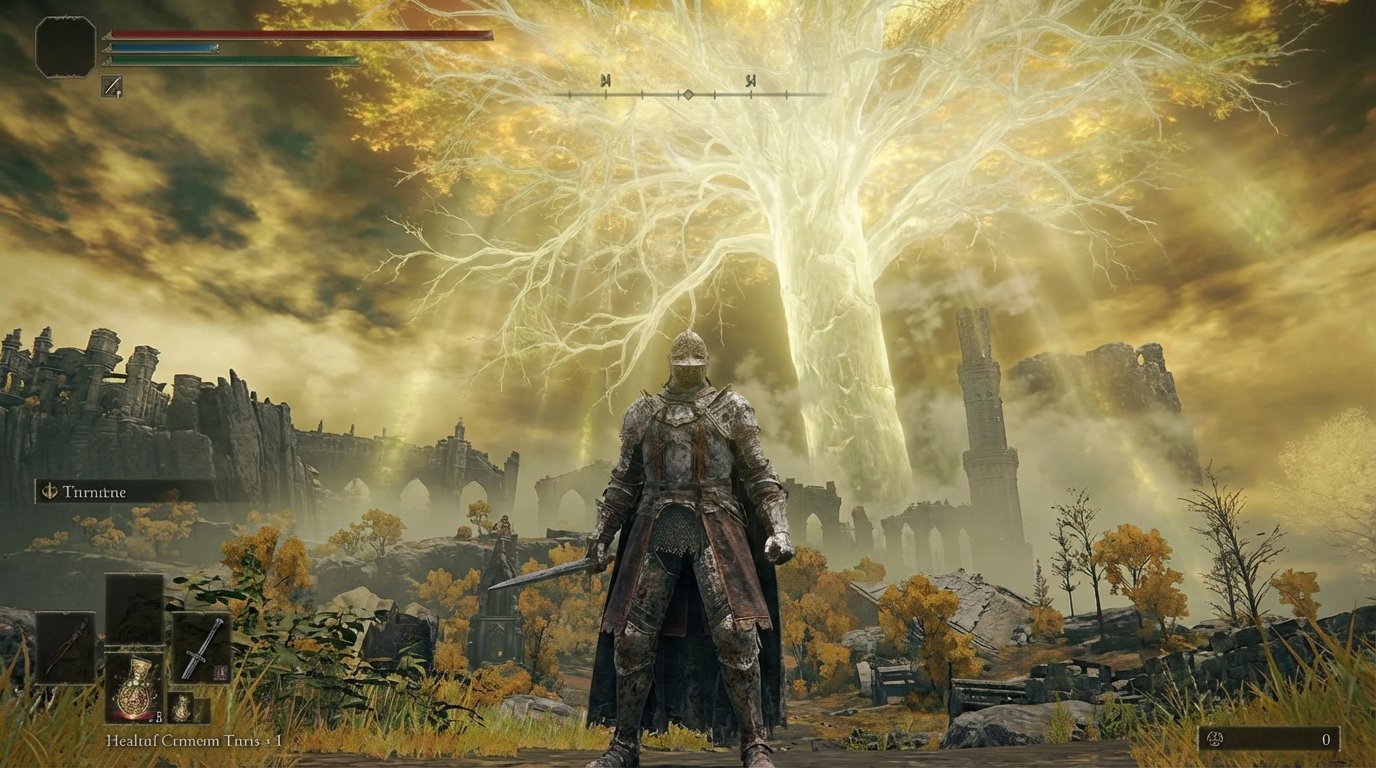Expand the quantity badge on the sword slot

pos(220,671)
